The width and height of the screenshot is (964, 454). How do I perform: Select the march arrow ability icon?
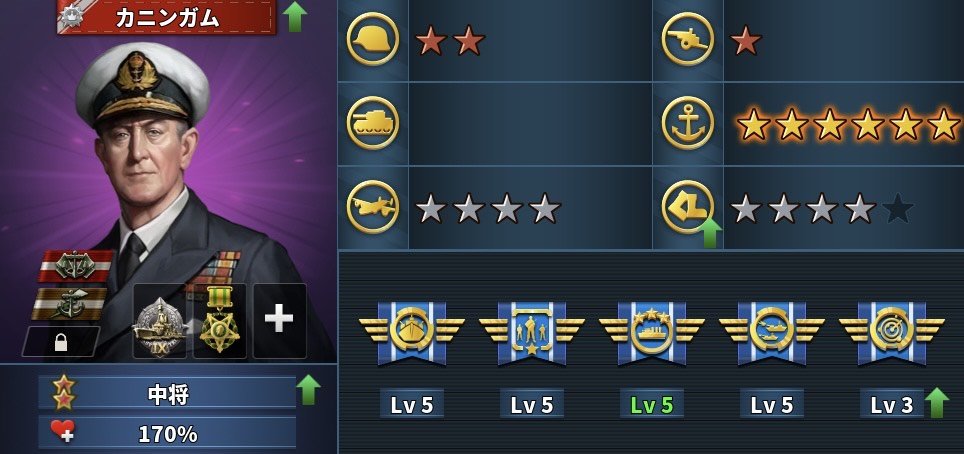(688, 207)
